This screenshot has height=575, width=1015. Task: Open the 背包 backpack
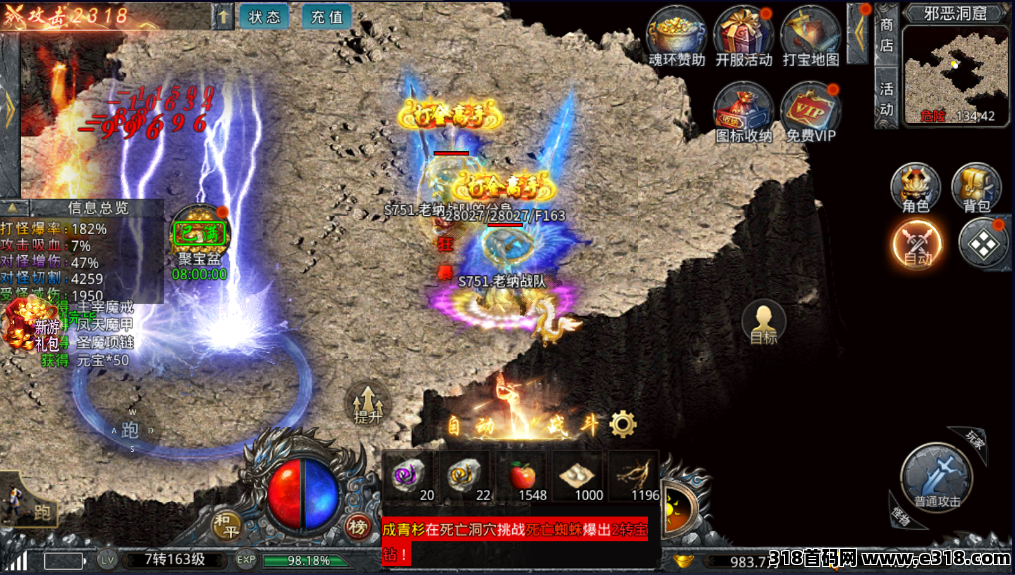click(976, 188)
